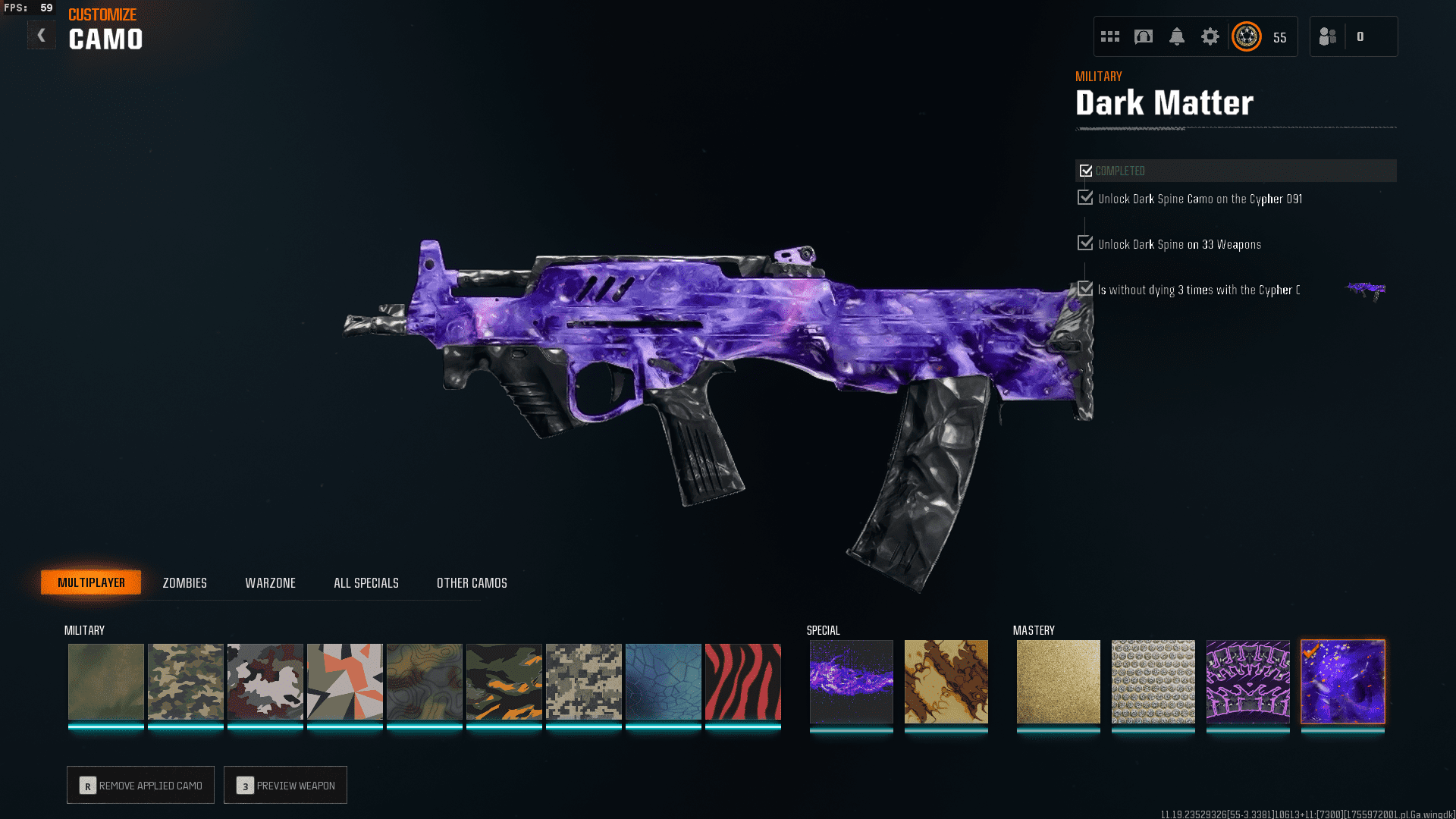Choose the Dark Spine mastery camo

tap(1247, 681)
